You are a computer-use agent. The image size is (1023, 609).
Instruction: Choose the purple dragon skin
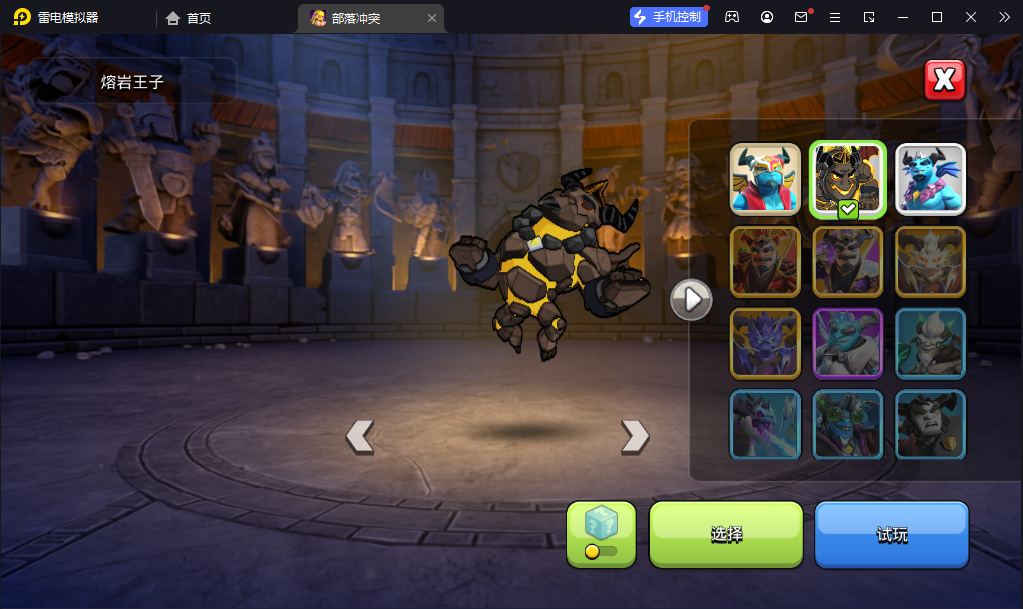tap(765, 343)
